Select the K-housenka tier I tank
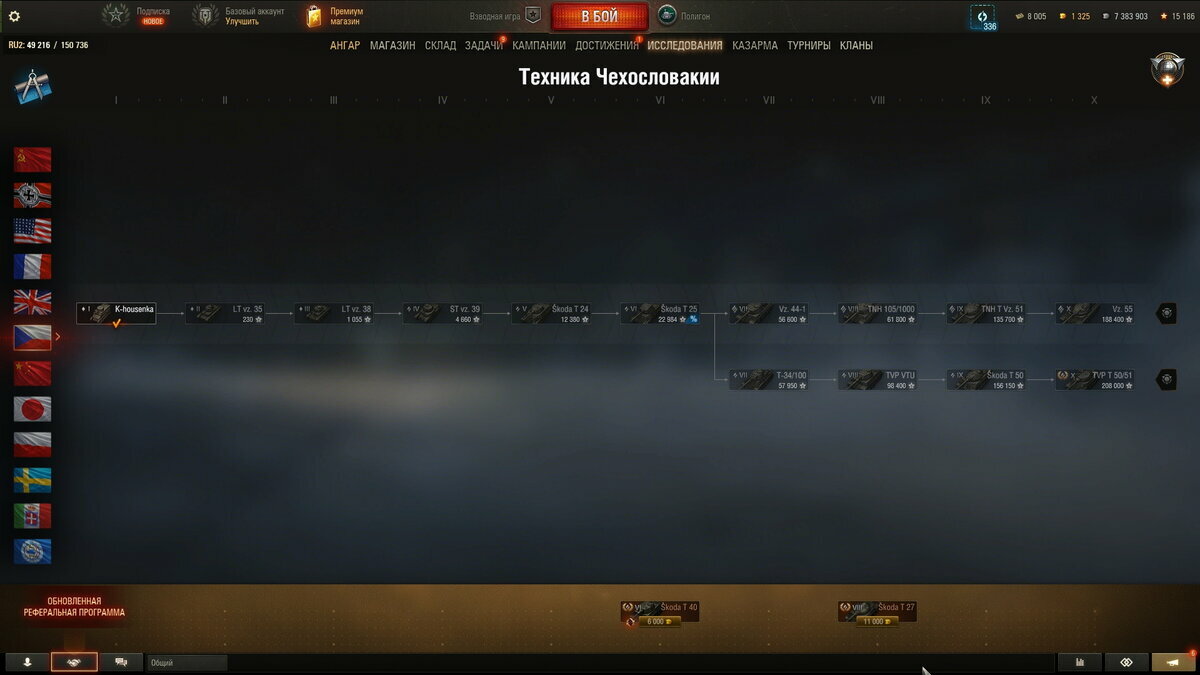Image resolution: width=1200 pixels, height=675 pixels. 116,313
